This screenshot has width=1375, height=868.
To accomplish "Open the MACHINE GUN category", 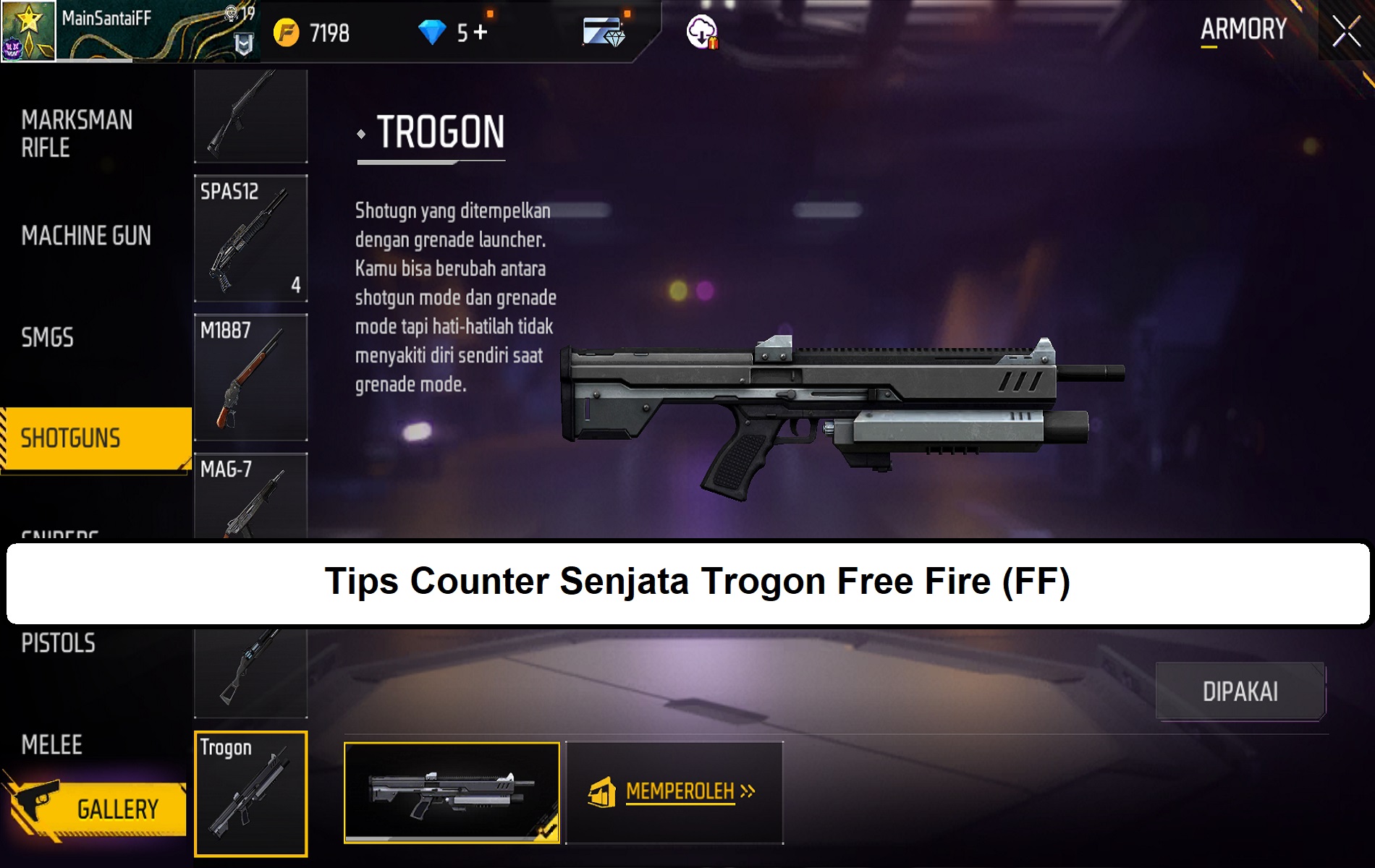I will click(x=85, y=237).
